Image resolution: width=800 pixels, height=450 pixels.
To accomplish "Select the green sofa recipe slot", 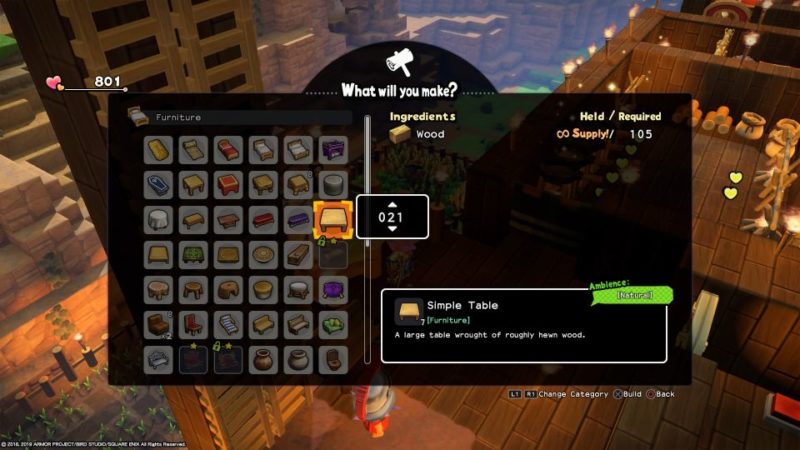I will (x=332, y=324).
